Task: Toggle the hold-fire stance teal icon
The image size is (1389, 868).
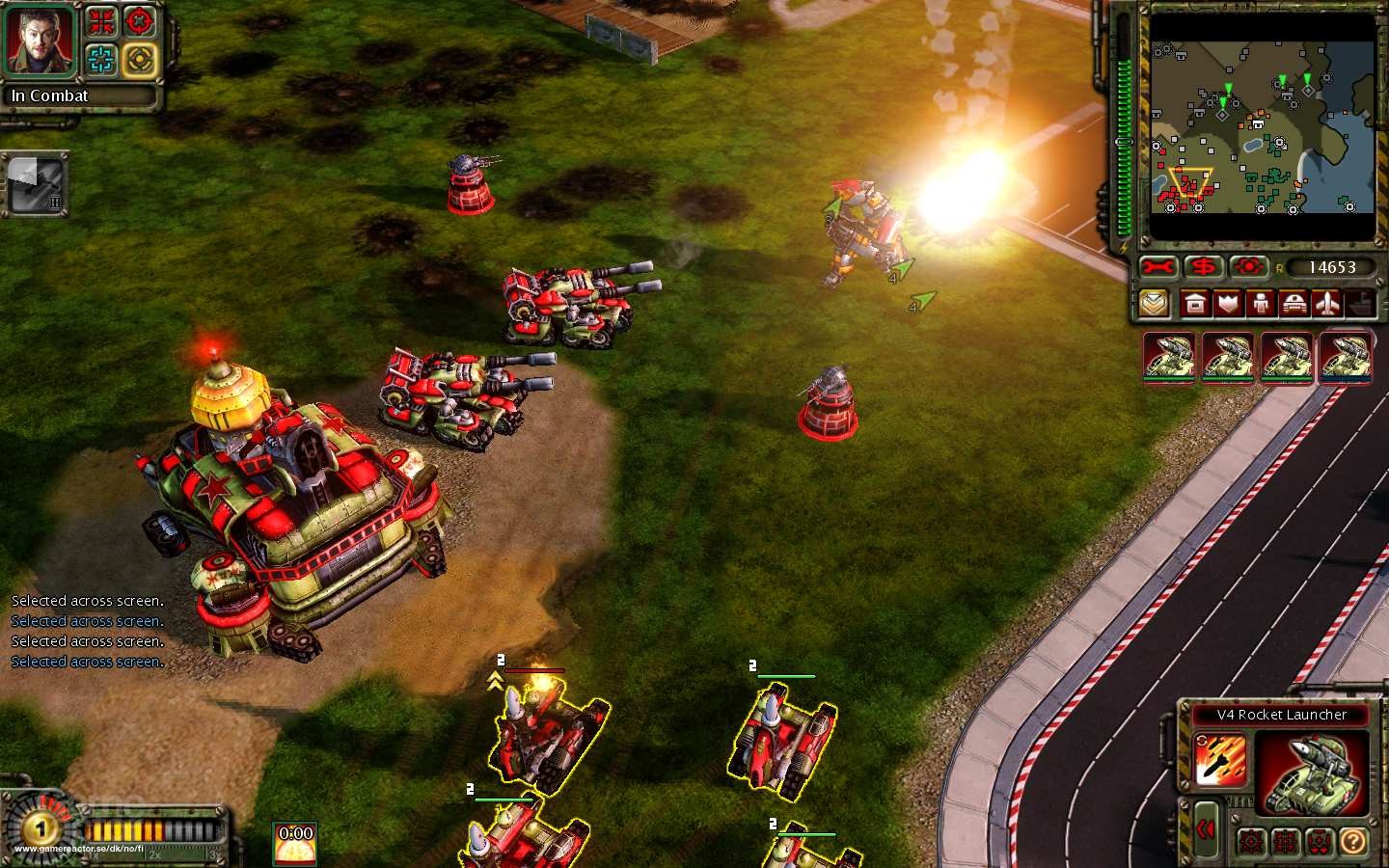Action: (x=102, y=59)
